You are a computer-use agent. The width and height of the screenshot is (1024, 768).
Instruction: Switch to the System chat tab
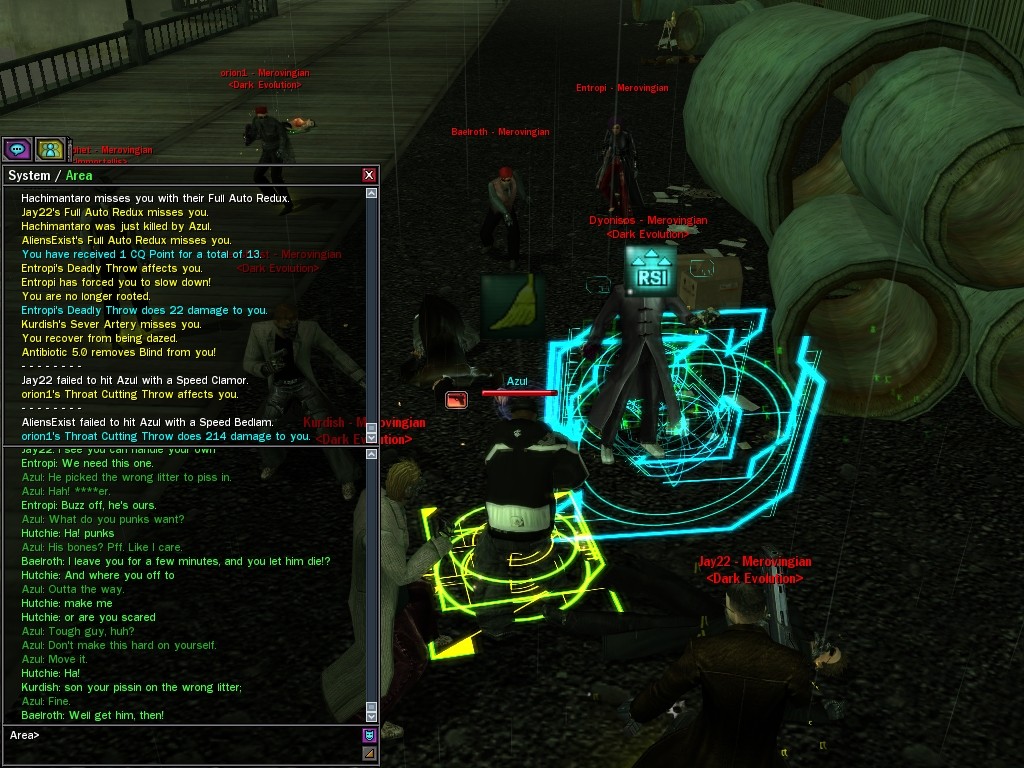pos(29,176)
